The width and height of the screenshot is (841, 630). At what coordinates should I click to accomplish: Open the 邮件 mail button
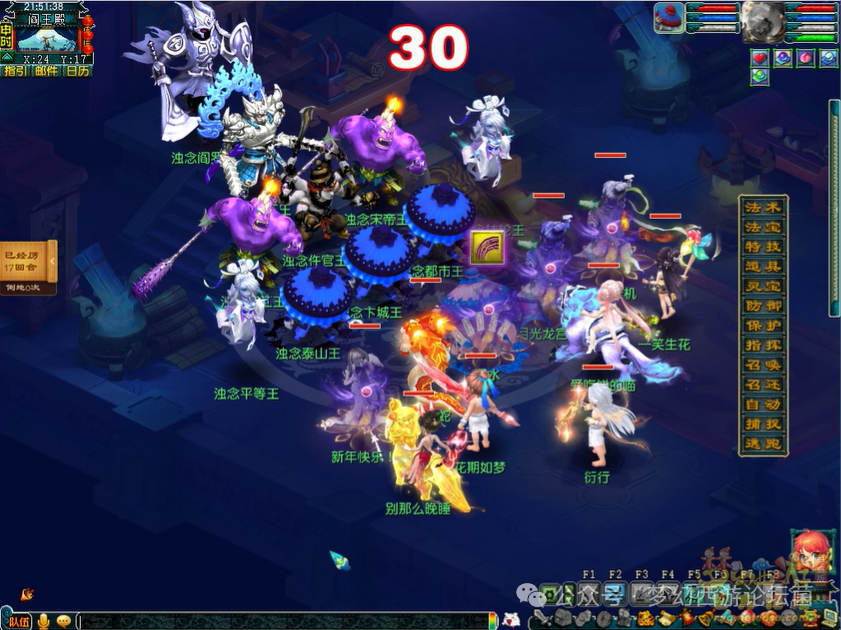point(46,71)
